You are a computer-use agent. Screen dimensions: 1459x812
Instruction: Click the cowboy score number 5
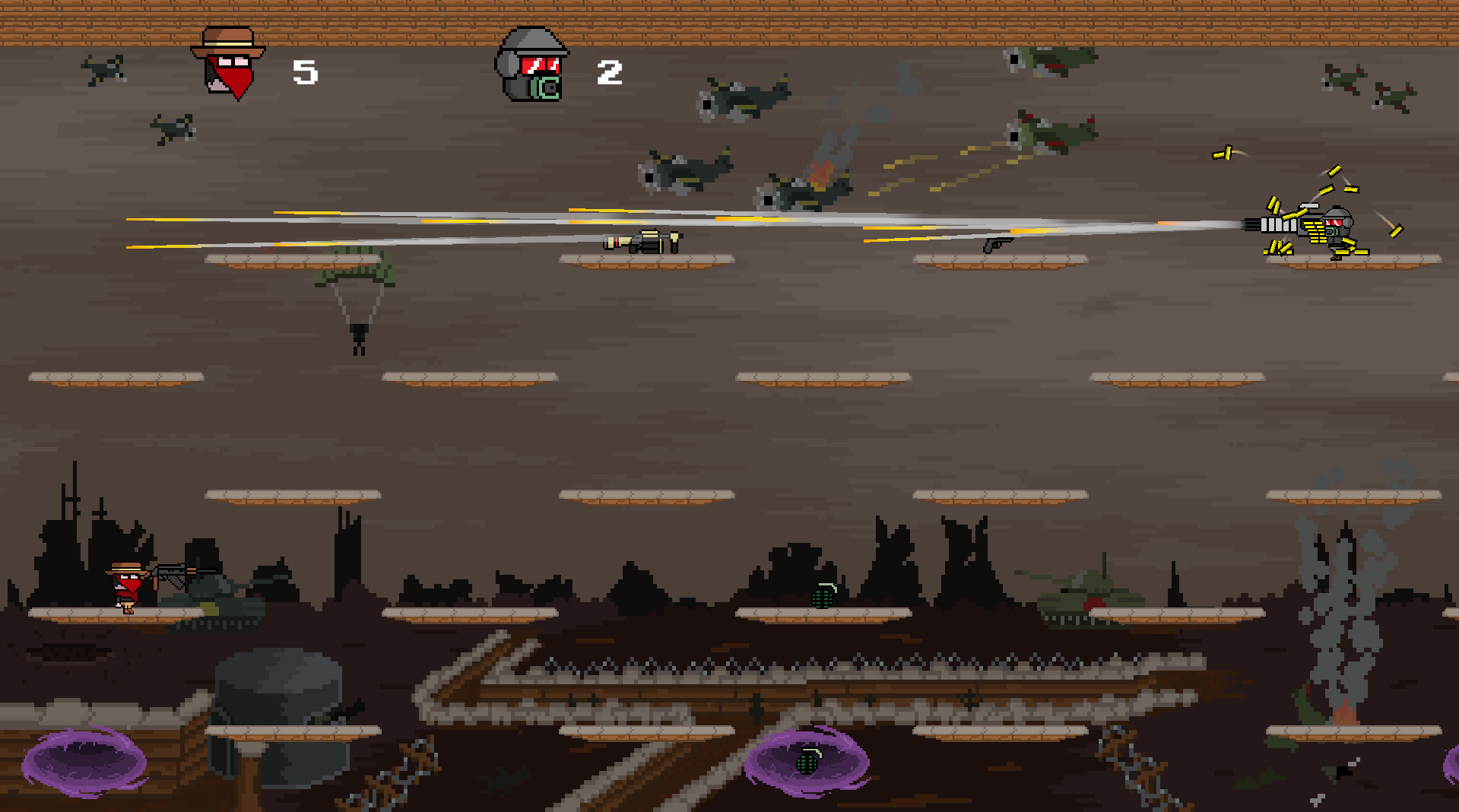point(304,72)
